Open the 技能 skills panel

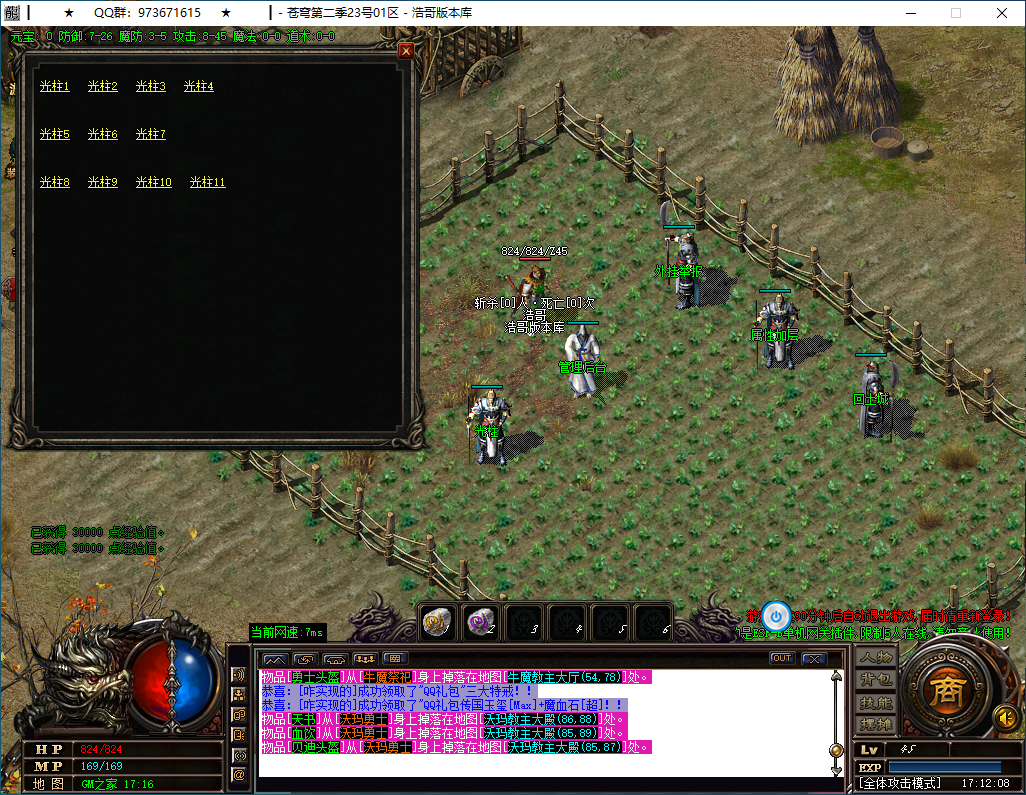(875, 702)
